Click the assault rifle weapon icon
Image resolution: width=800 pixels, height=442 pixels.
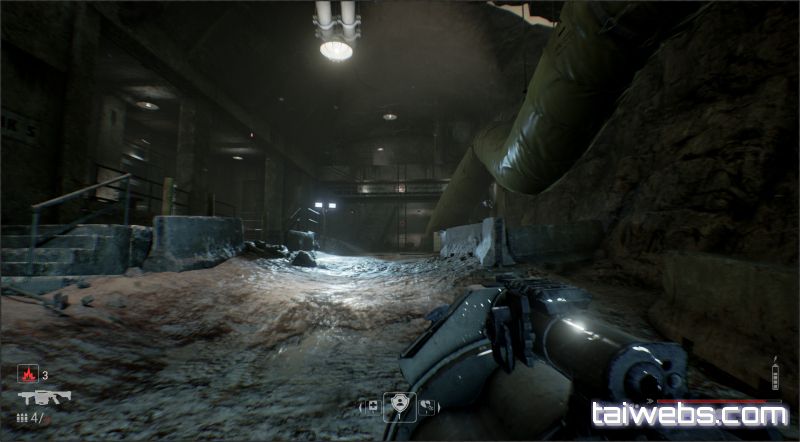[43, 397]
